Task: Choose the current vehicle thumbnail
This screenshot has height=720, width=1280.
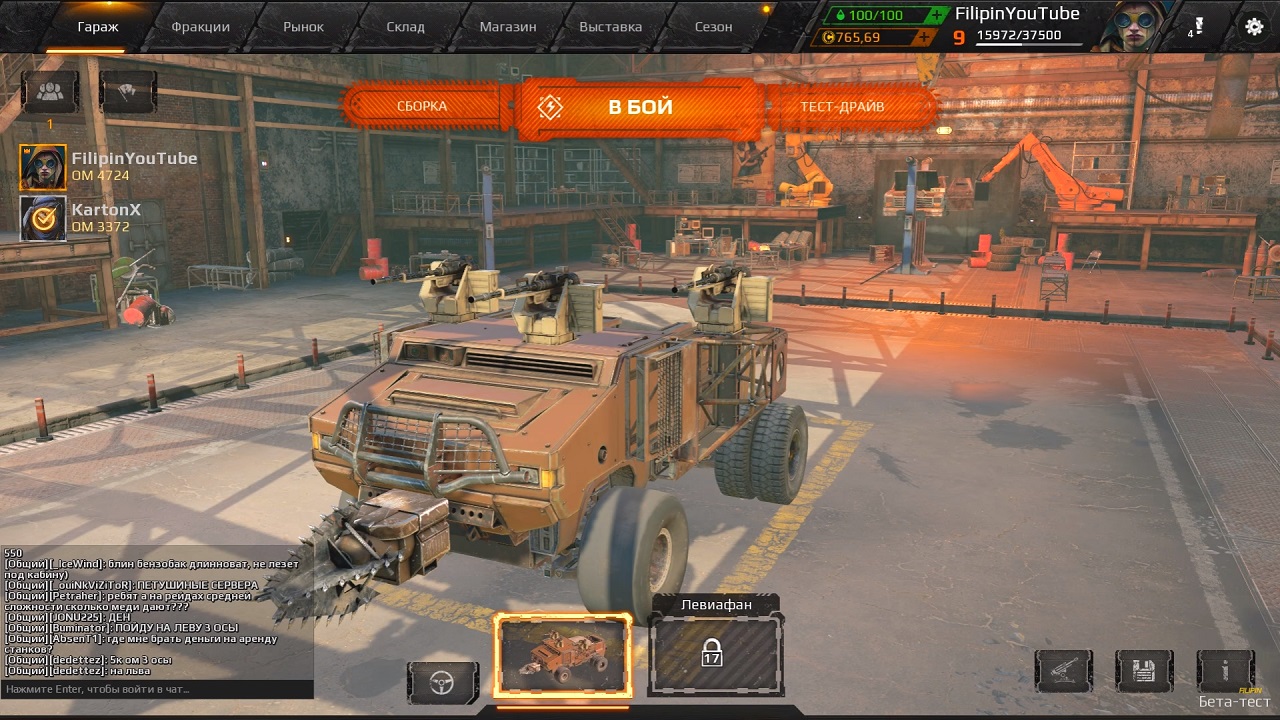Action: click(x=563, y=656)
